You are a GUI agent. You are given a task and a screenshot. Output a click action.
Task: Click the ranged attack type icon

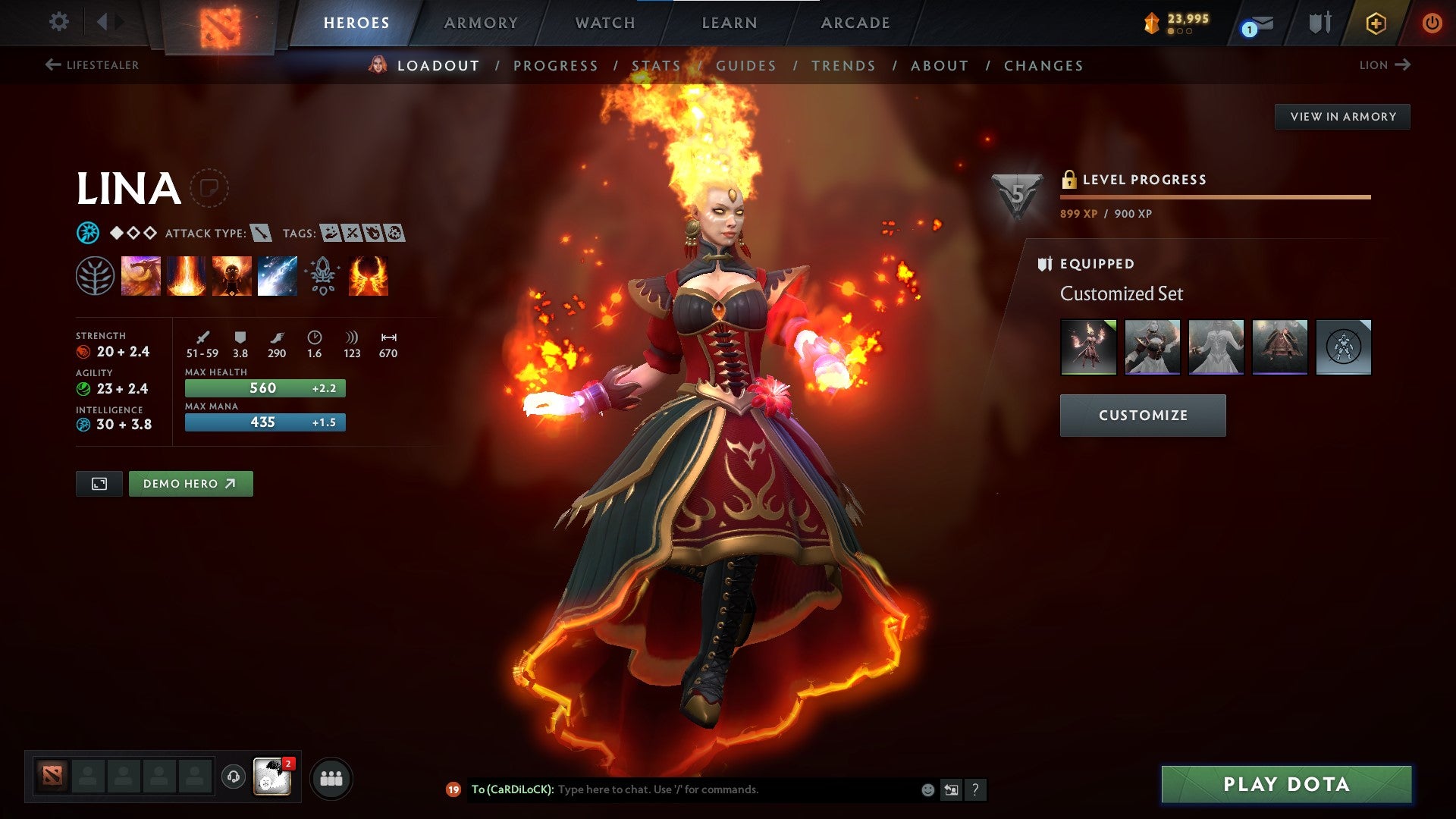pos(261,233)
